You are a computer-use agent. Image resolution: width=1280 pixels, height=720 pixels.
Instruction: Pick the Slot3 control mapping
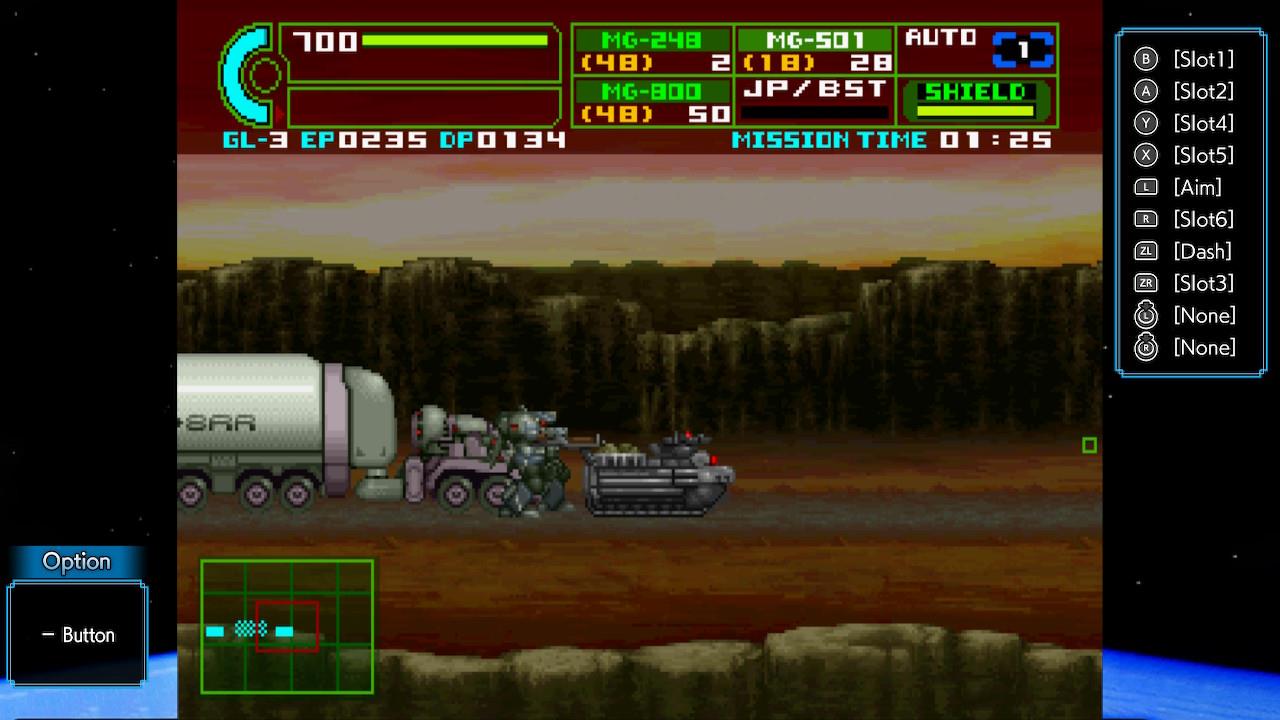tap(1190, 283)
